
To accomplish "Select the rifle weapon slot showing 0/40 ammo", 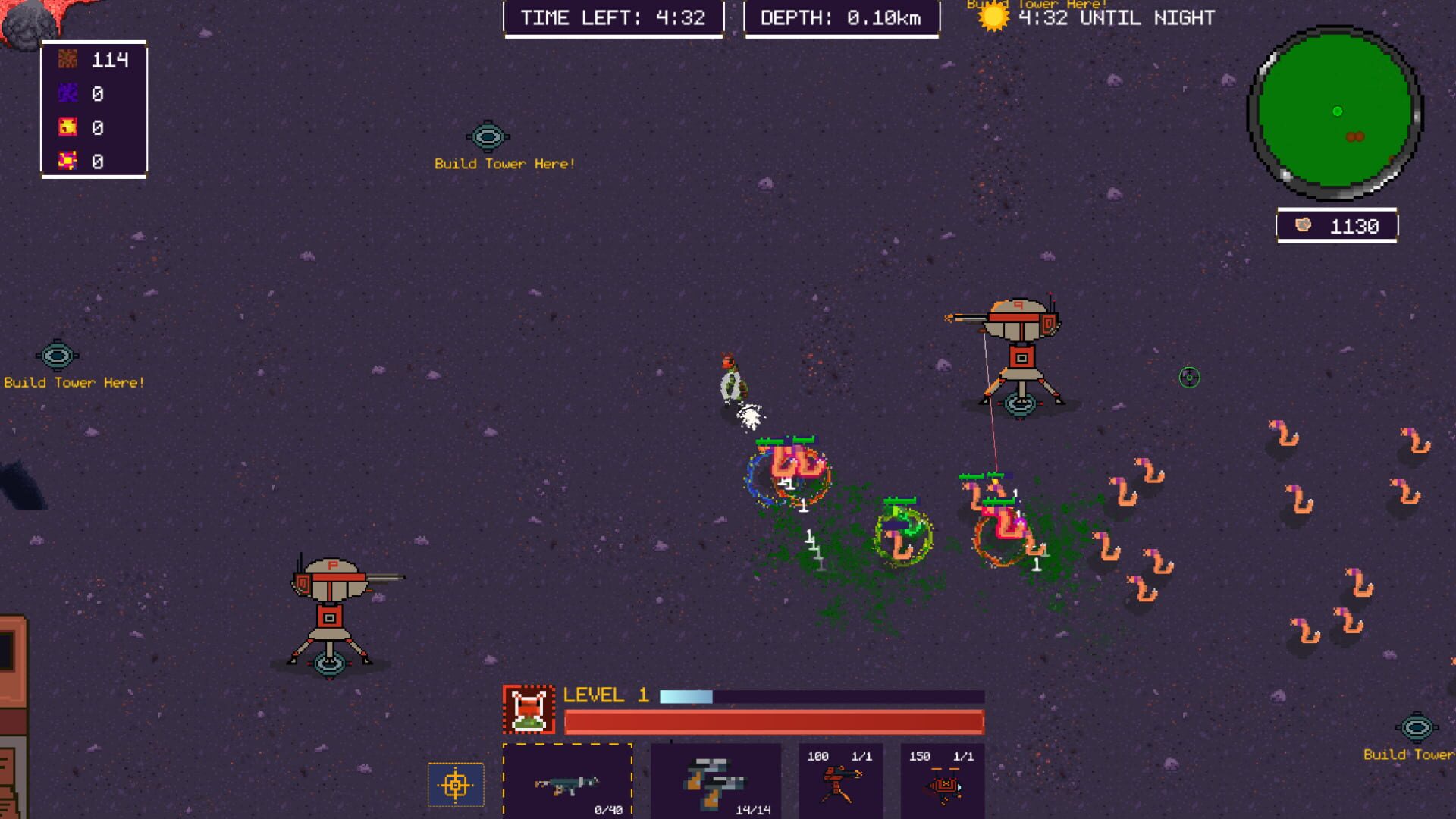I will click(569, 785).
